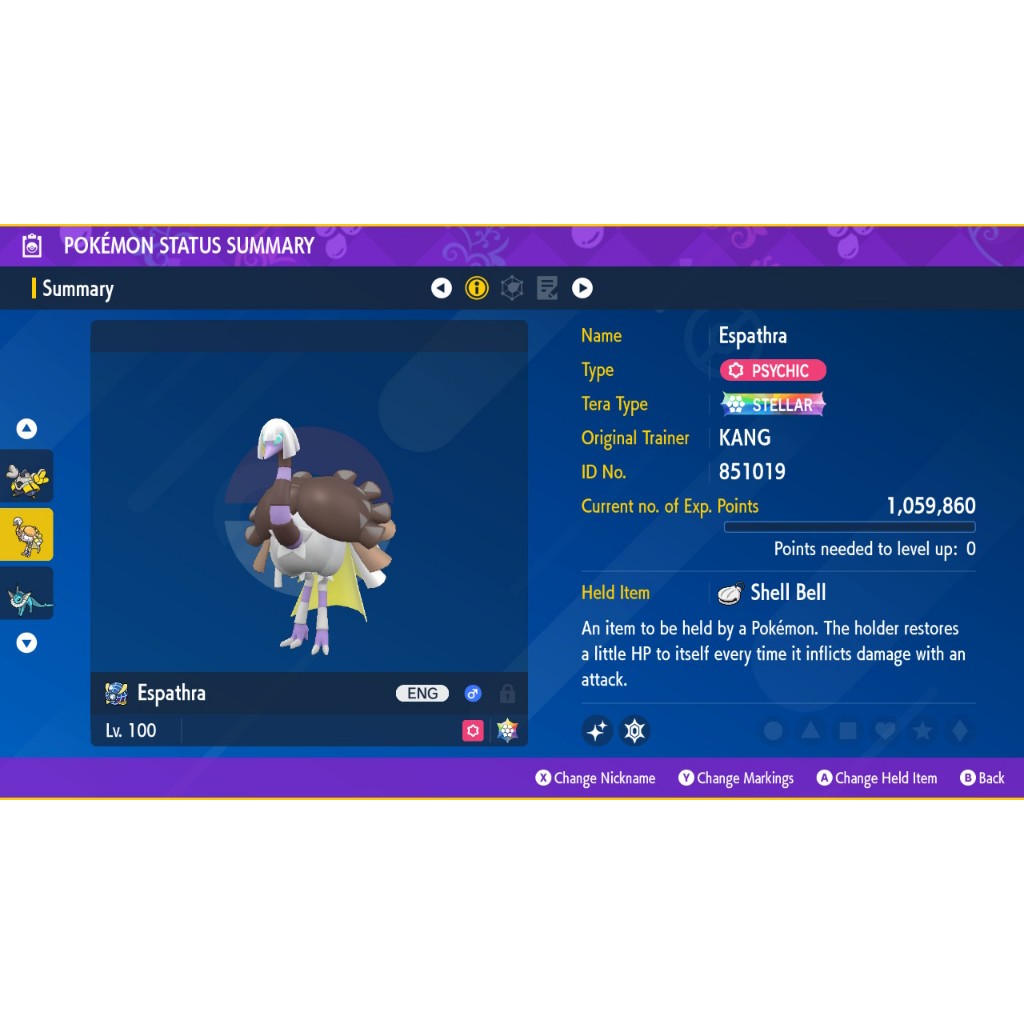This screenshot has height=1024, width=1024.
Task: Toggle the diamond marking
Action: pyautogui.click(x=959, y=731)
